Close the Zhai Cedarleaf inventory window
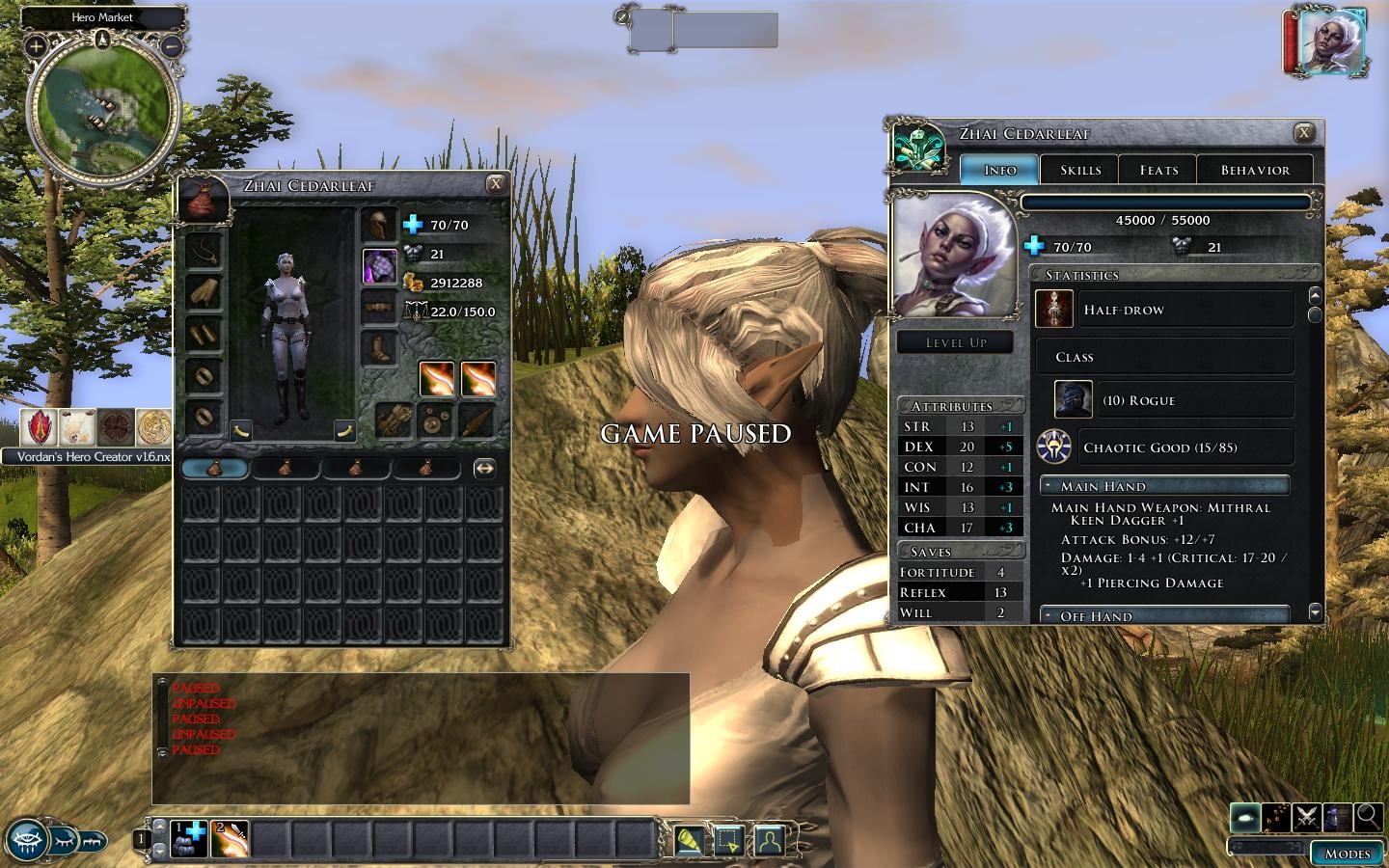This screenshot has width=1389, height=868. click(x=496, y=184)
